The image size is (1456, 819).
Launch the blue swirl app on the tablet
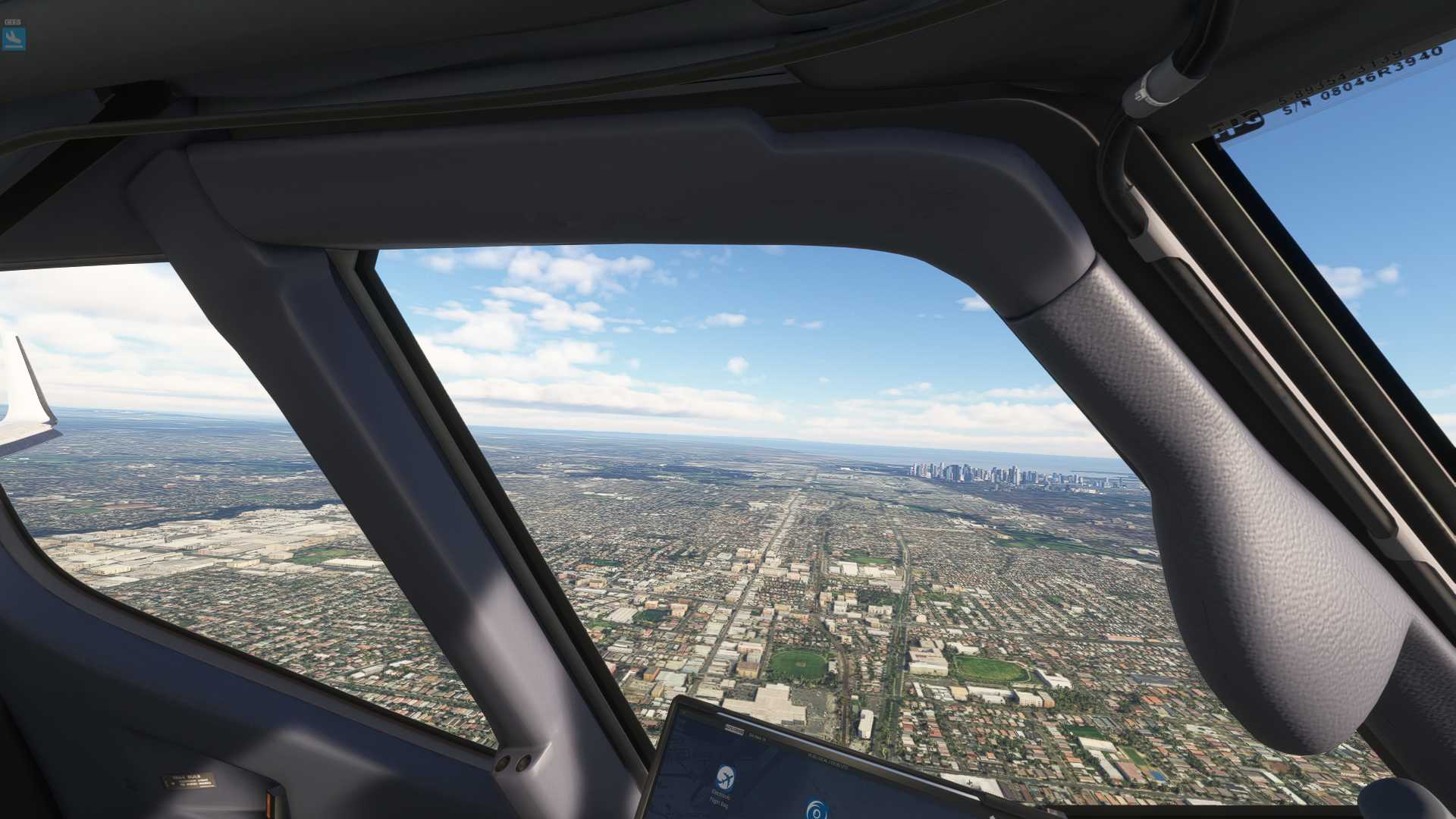tap(816, 810)
